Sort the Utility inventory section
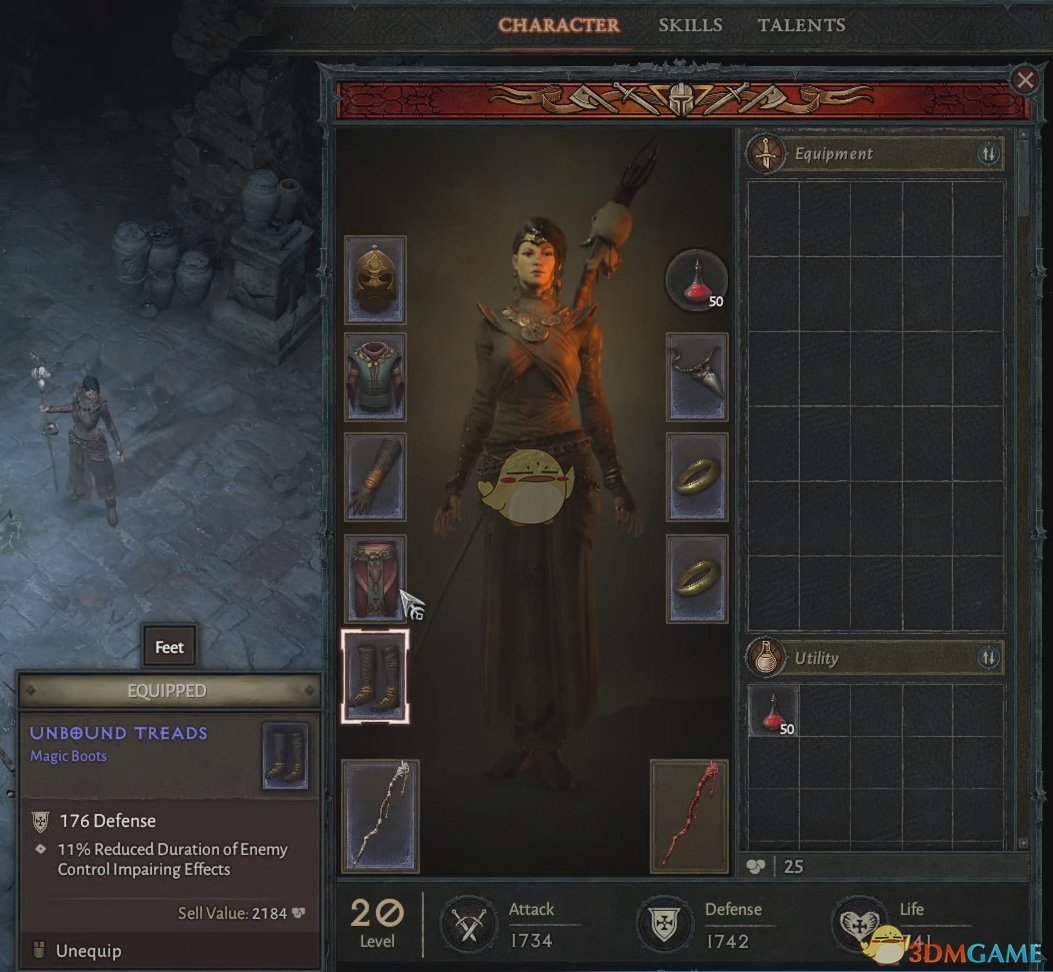 coord(988,658)
